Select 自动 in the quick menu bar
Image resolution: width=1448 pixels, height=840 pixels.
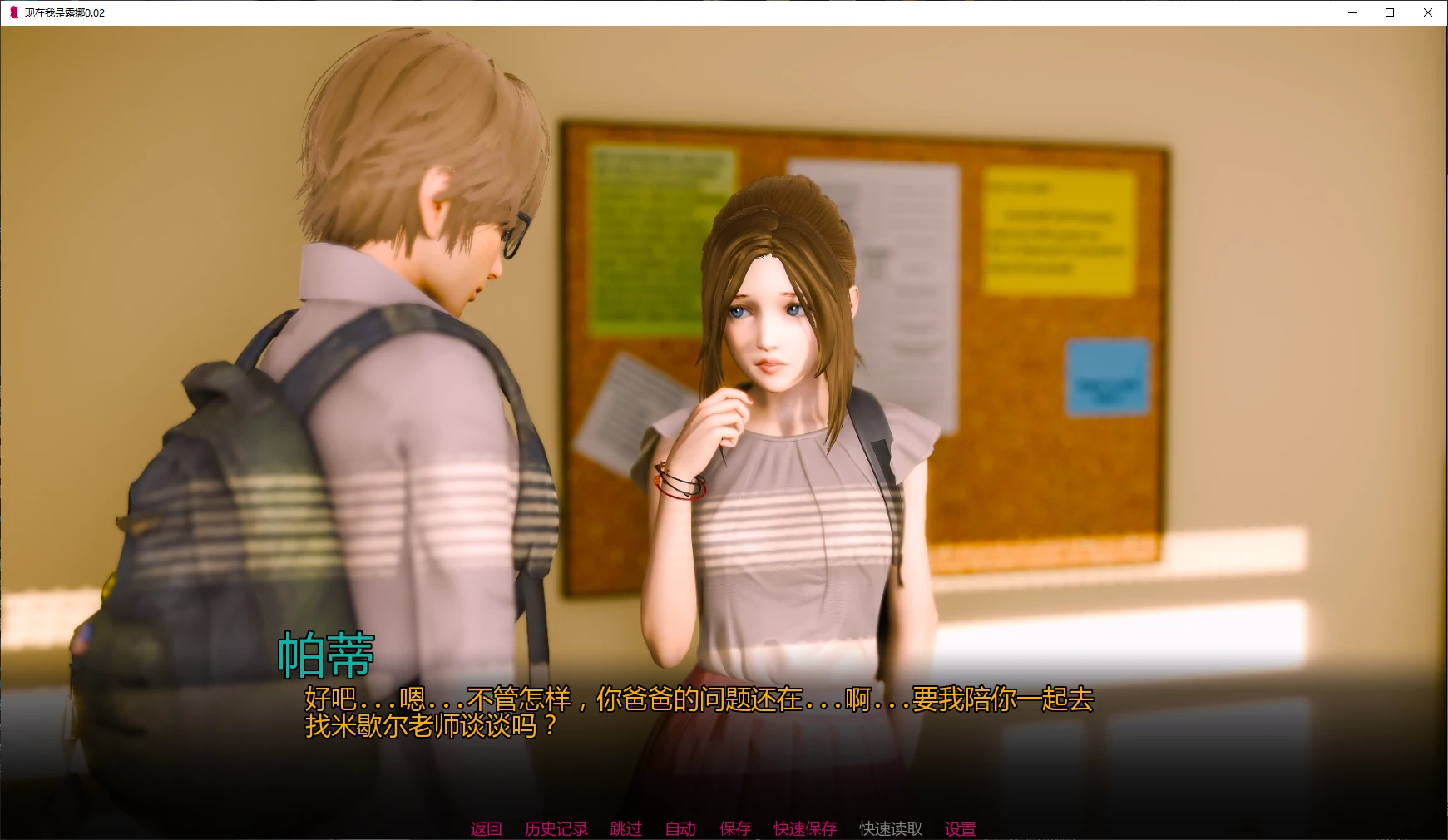click(x=680, y=828)
